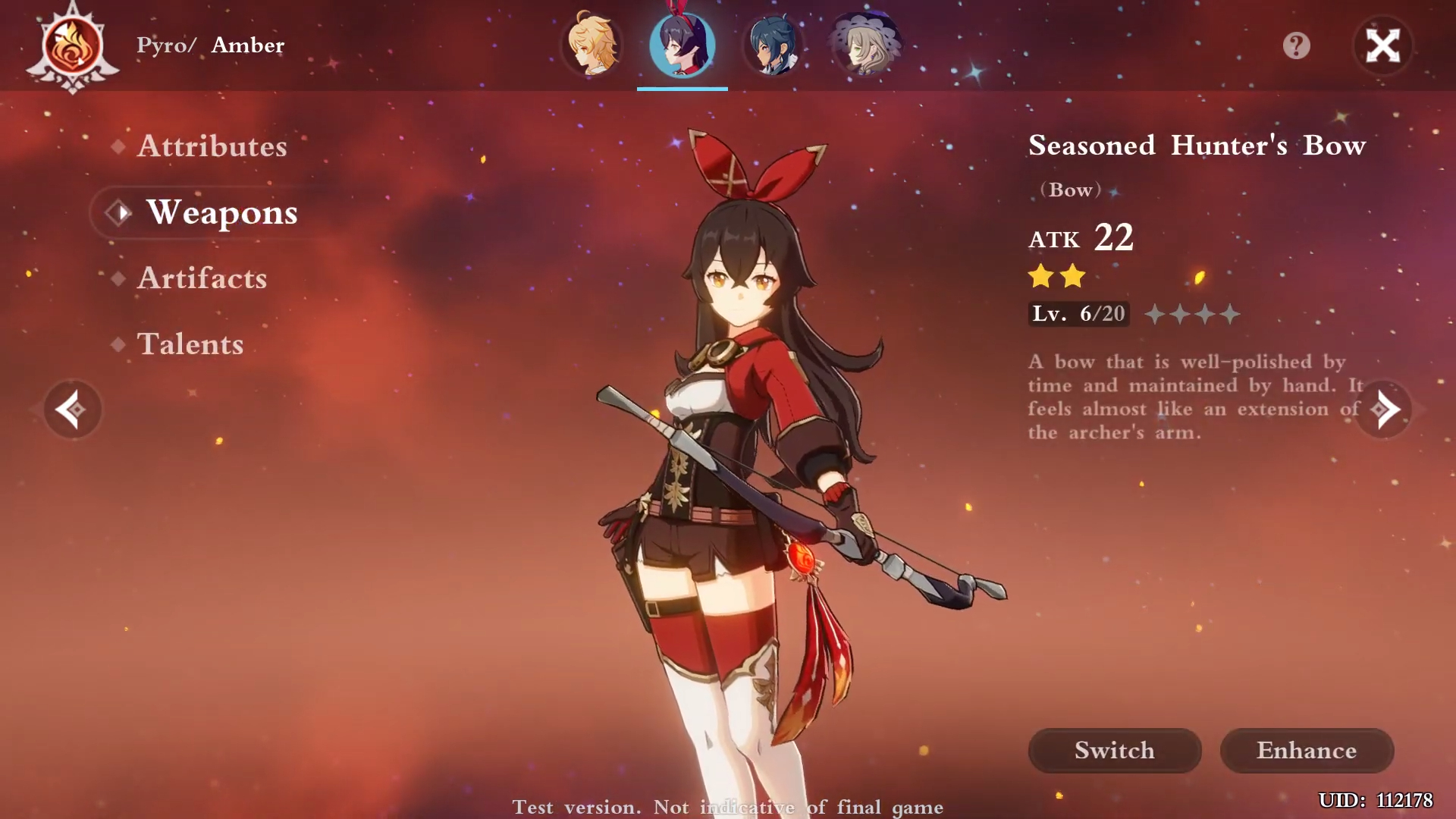Click the Switch button to change weapons
The image size is (1456, 819).
[x=1113, y=750]
